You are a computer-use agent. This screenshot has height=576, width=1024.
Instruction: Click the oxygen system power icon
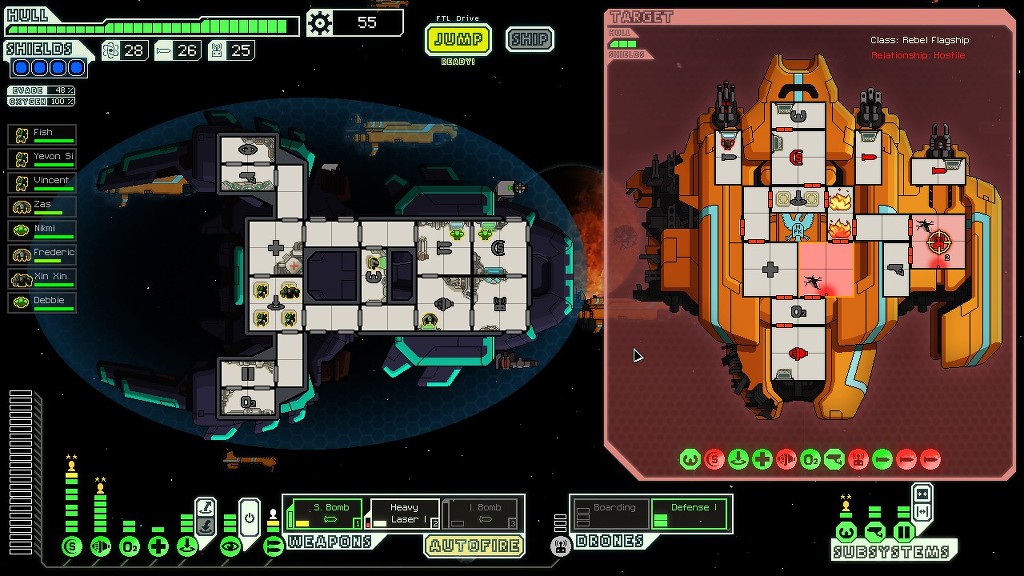click(129, 546)
